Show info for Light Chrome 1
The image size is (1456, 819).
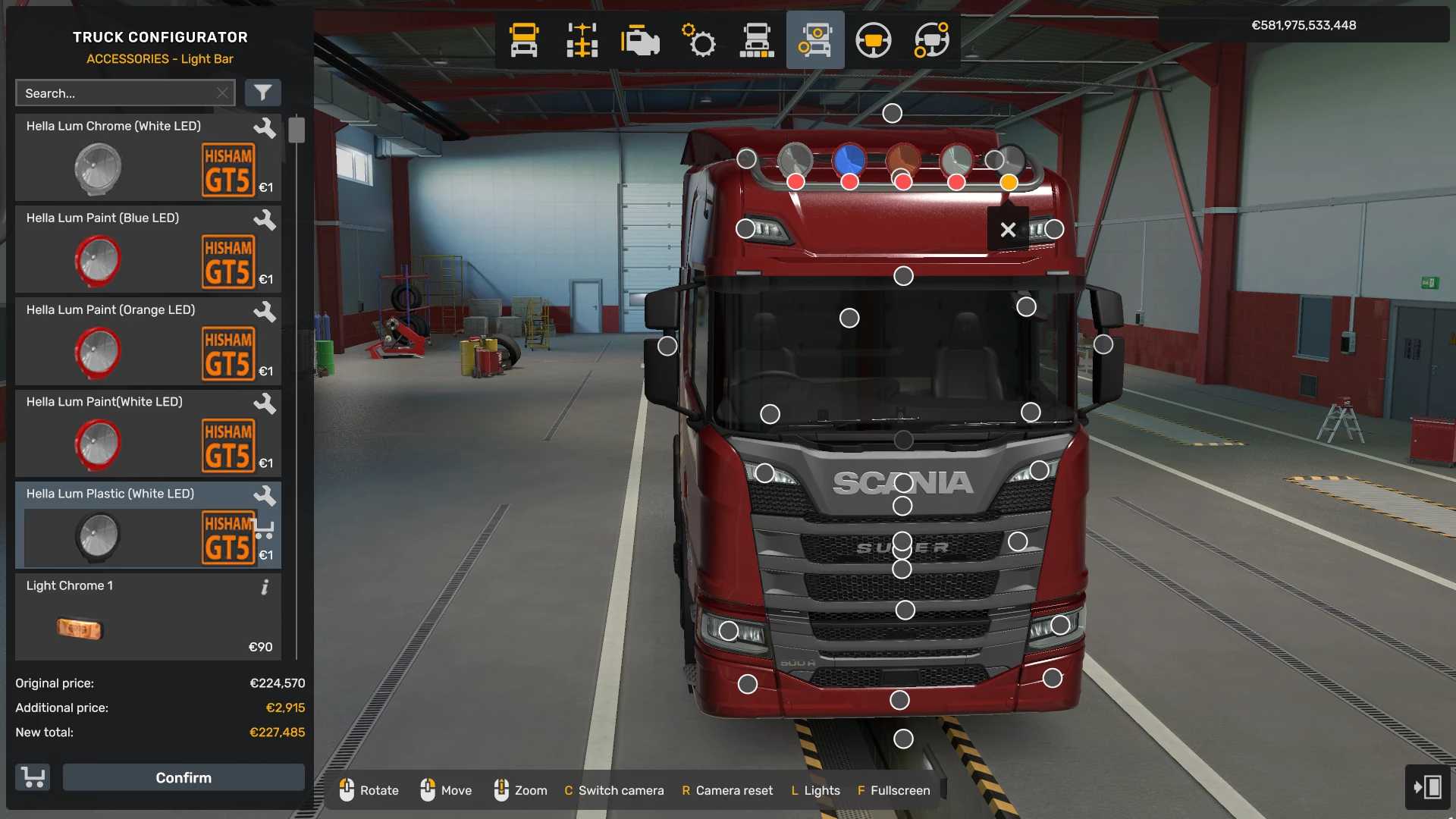click(x=265, y=587)
